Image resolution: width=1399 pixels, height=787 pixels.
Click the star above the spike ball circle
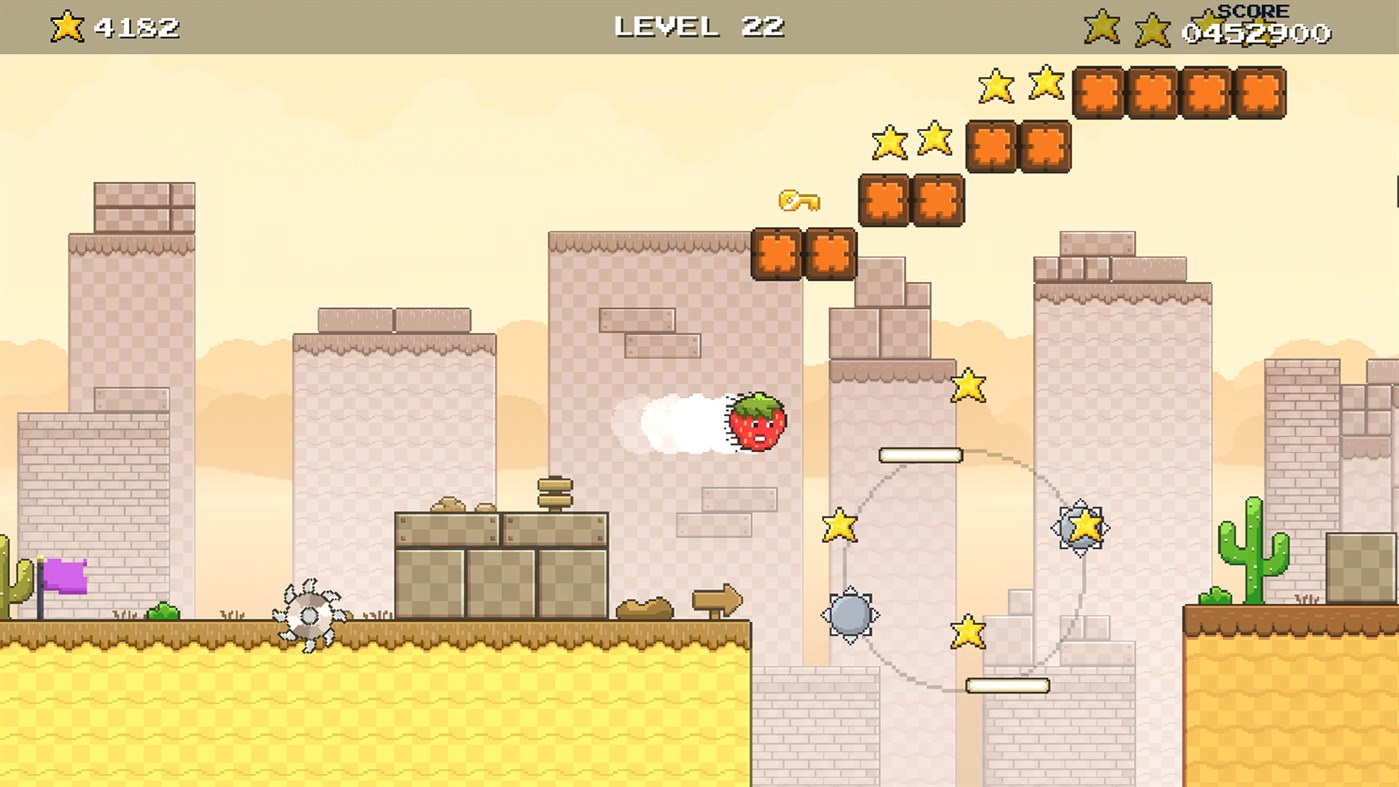pos(967,386)
